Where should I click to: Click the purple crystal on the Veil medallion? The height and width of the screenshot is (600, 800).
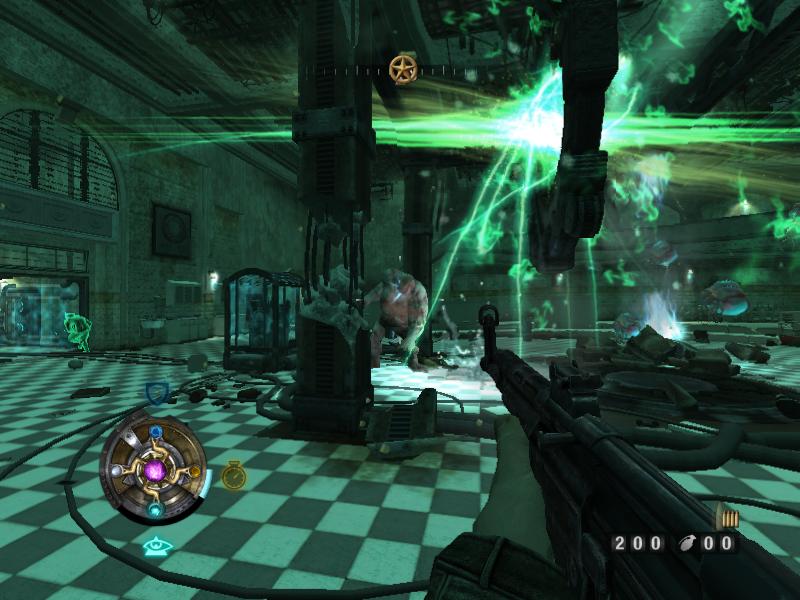[x=155, y=470]
